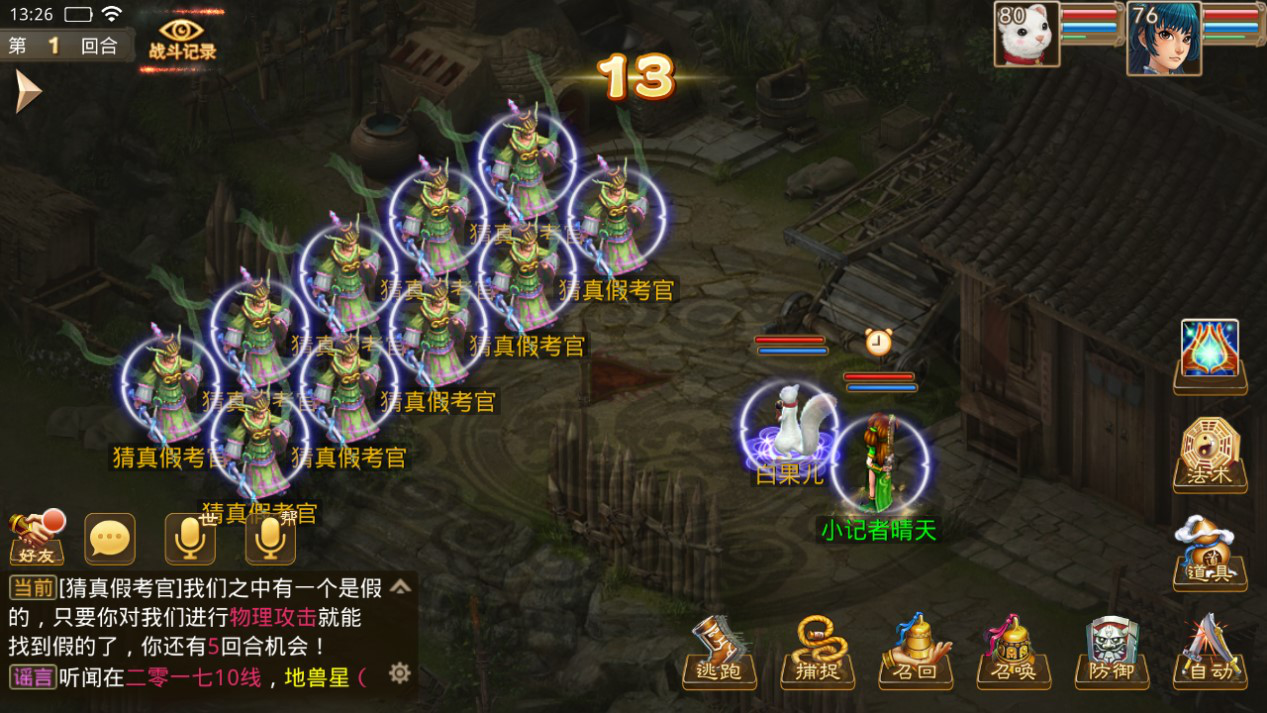Image resolution: width=1267 pixels, height=713 pixels.
Task: Activate the guild (帮) voice microphone
Action: (x=270, y=539)
